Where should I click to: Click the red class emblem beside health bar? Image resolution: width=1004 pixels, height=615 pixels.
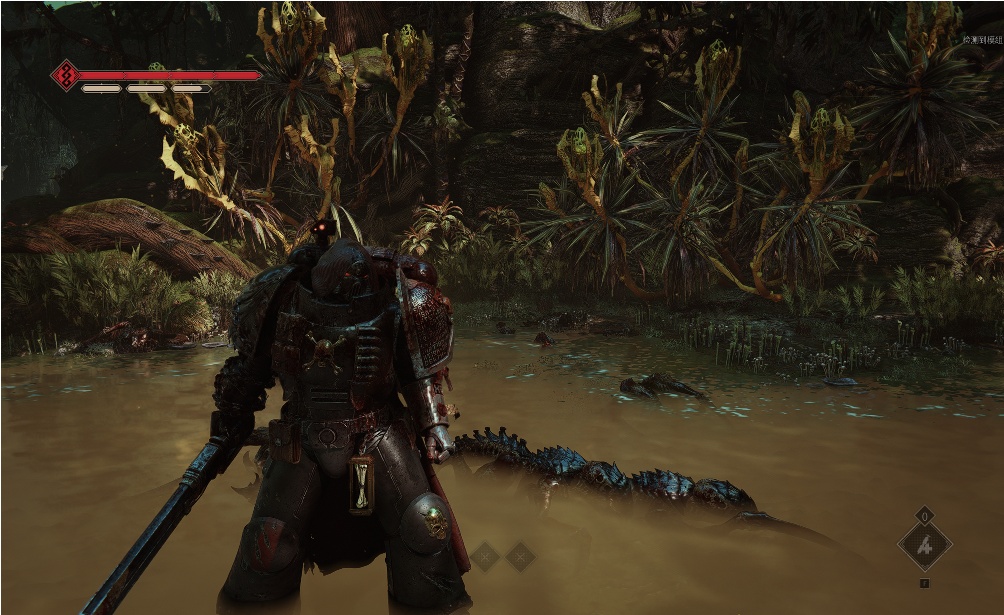tap(66, 75)
